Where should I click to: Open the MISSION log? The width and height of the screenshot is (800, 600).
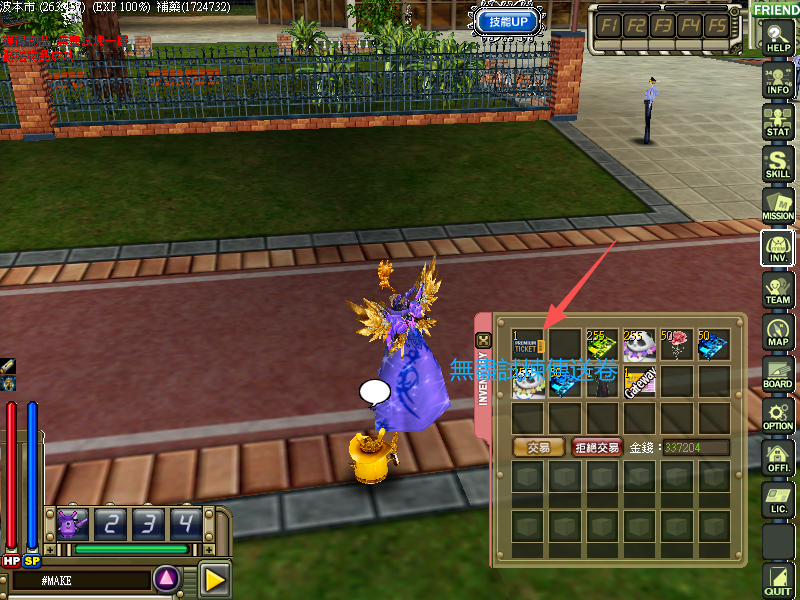pos(777,206)
